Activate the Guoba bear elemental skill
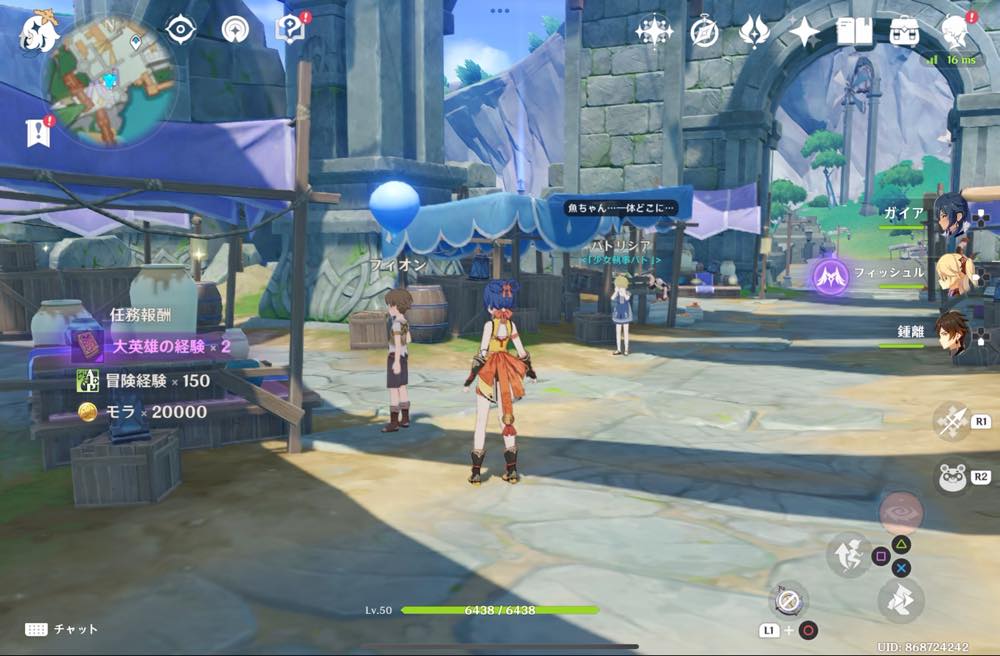This screenshot has height=656, width=1000. click(950, 476)
